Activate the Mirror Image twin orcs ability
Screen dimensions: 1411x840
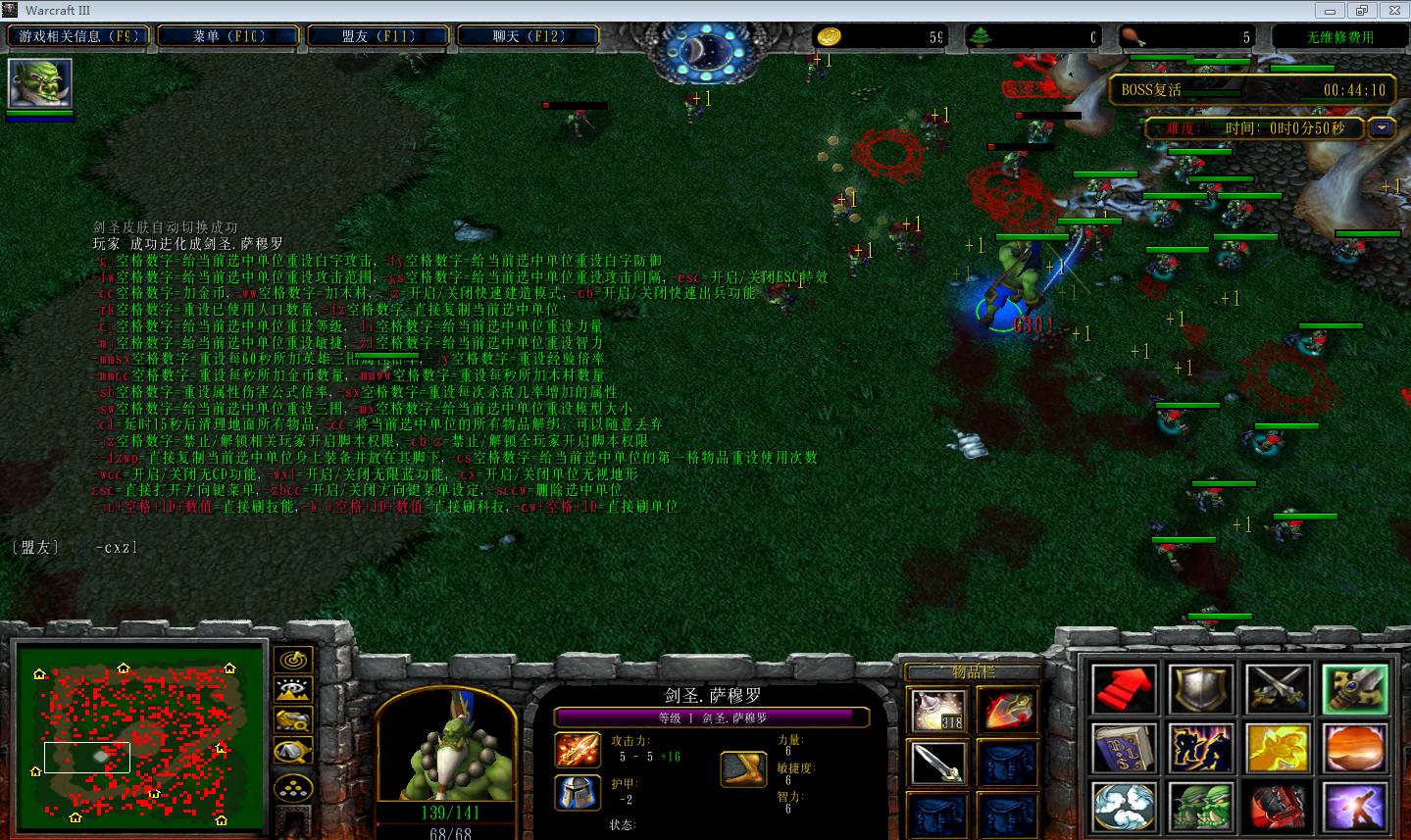pos(1201,809)
